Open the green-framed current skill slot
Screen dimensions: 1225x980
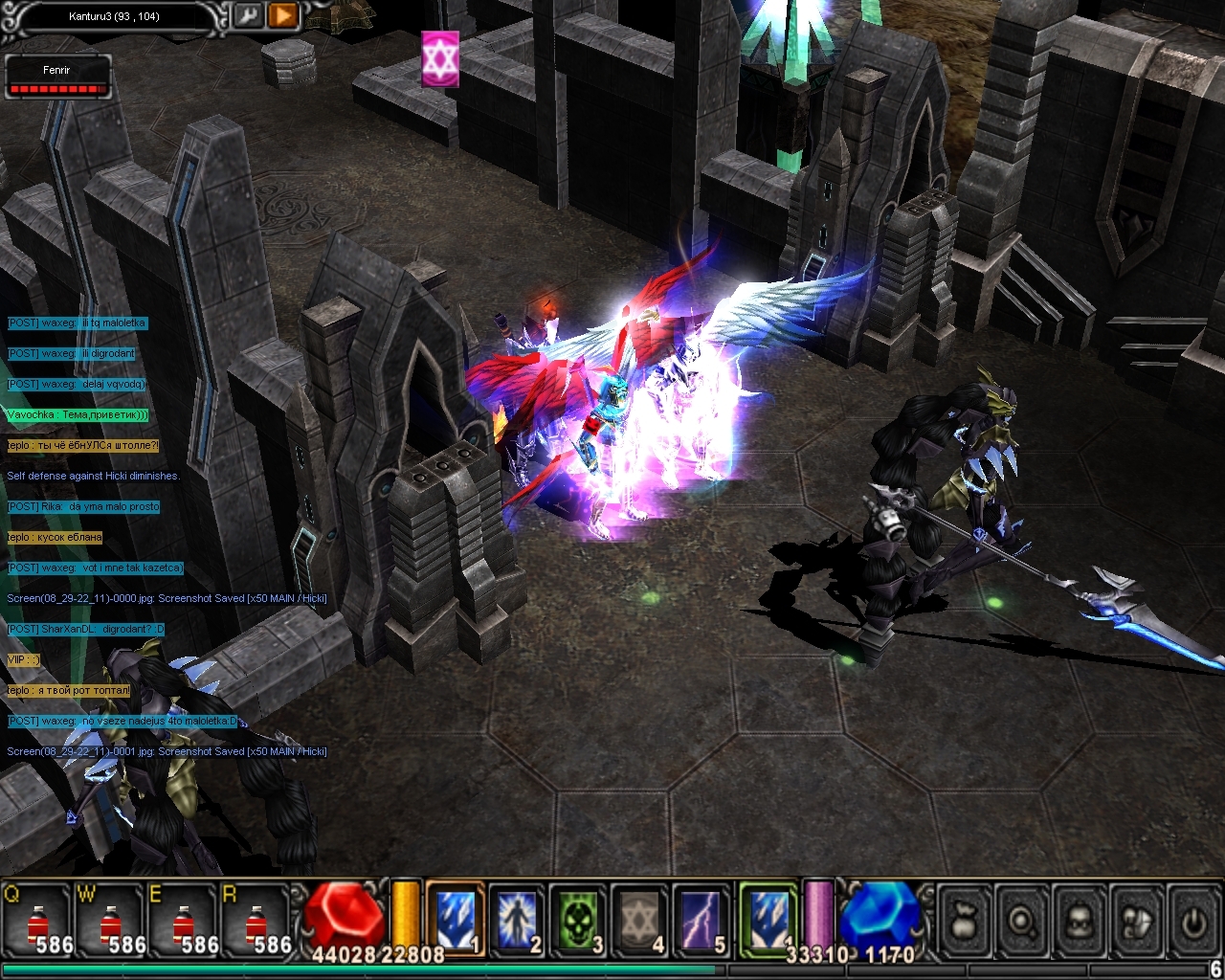tap(768, 919)
